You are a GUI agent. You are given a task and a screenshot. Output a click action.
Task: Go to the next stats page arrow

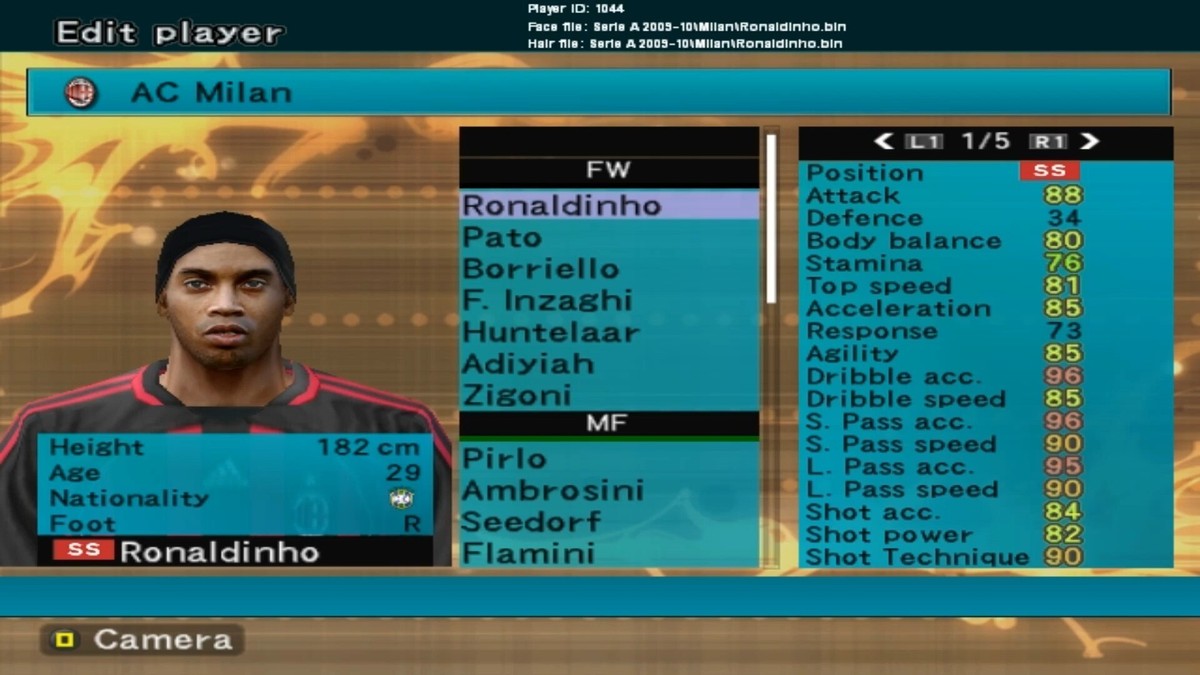pos(1089,142)
